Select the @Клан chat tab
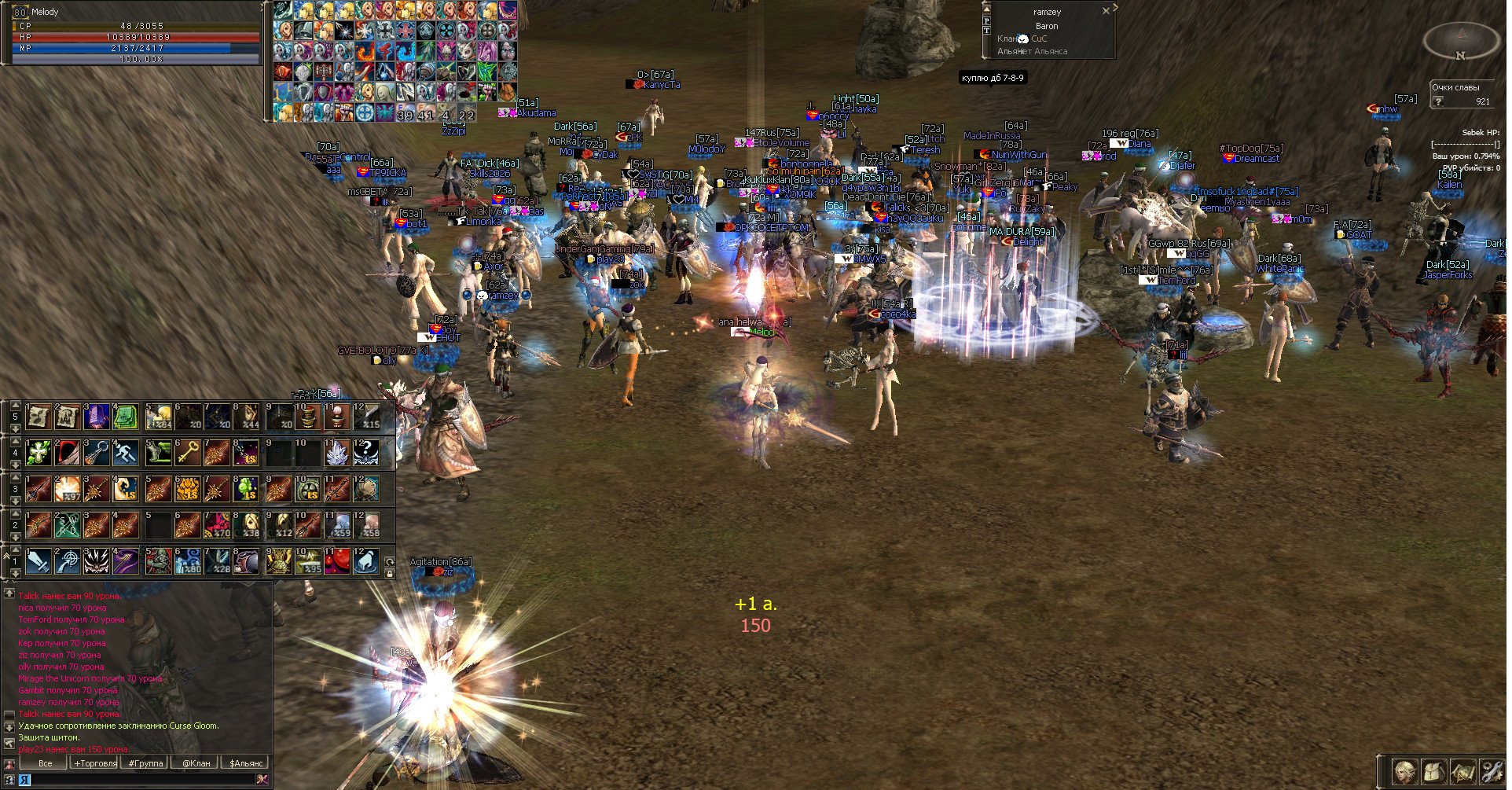 [196, 762]
